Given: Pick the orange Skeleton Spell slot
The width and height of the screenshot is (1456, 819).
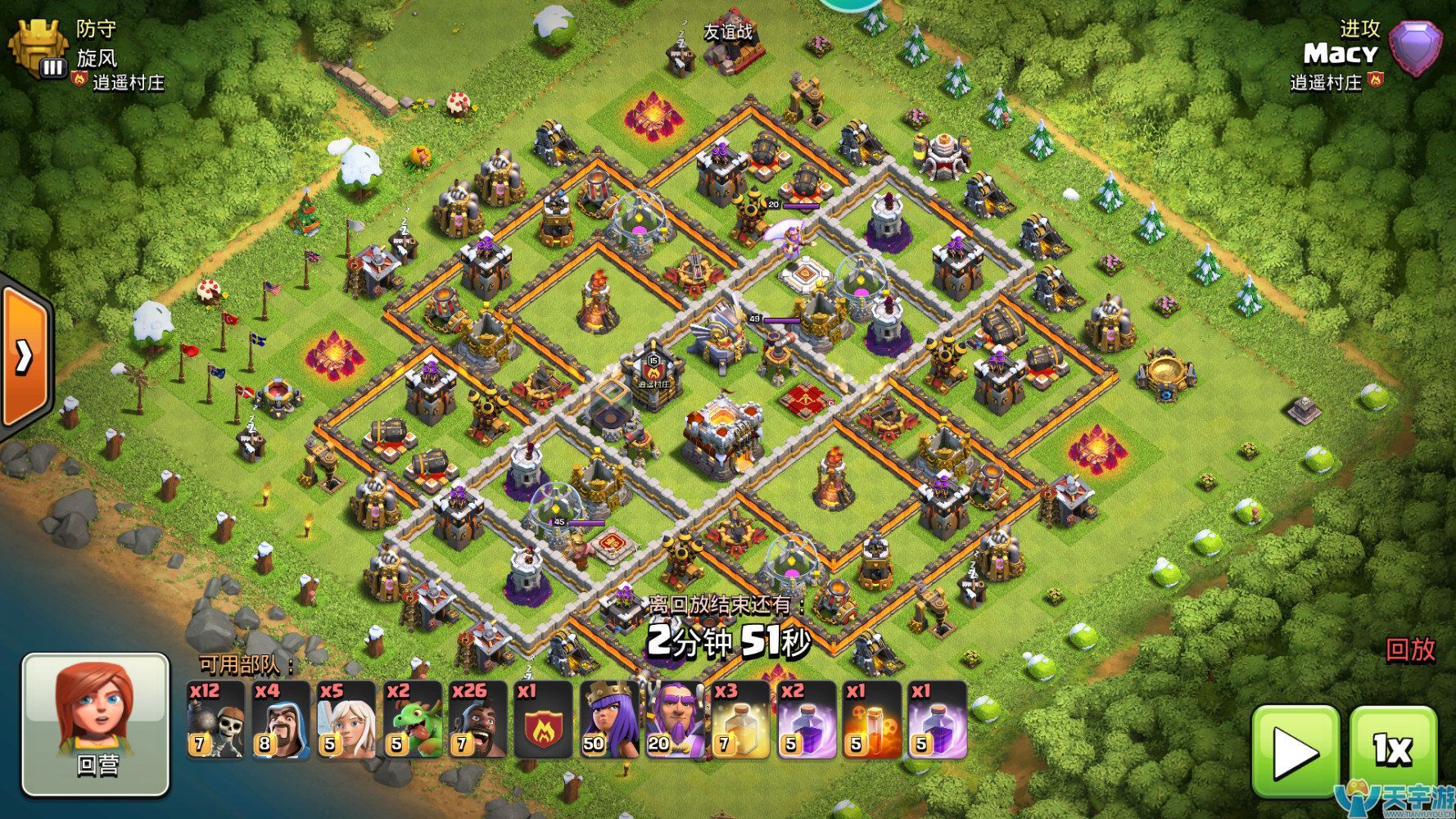Looking at the screenshot, I should [x=871, y=720].
